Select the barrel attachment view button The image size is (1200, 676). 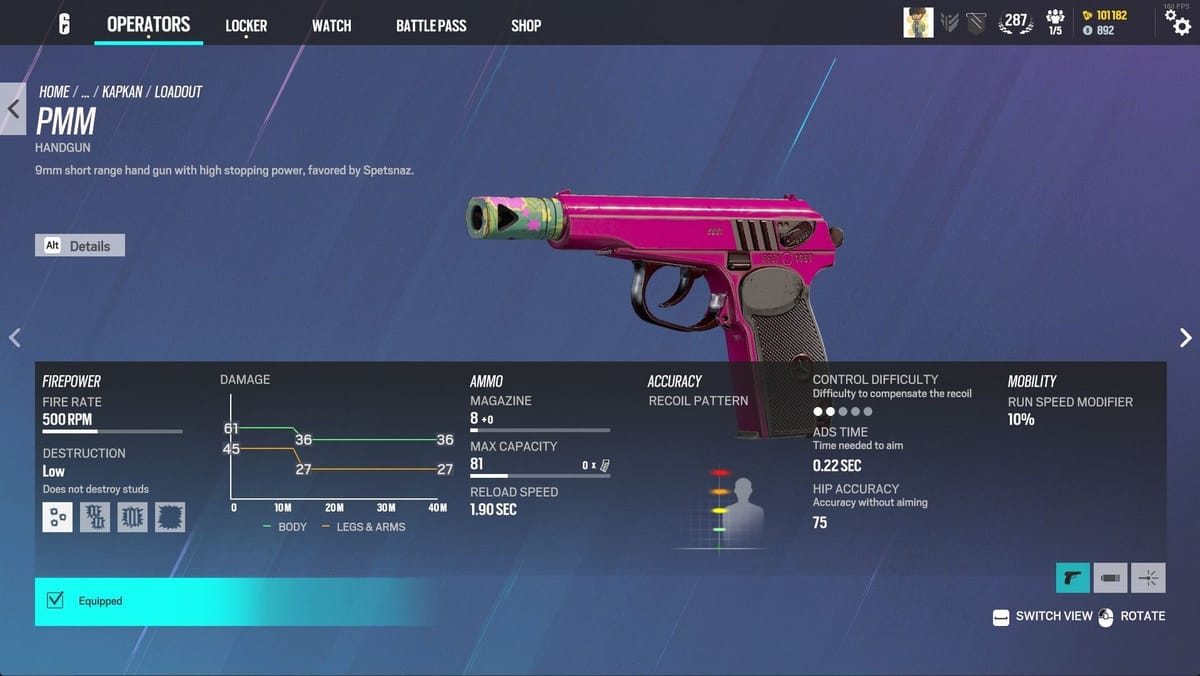click(x=1111, y=577)
